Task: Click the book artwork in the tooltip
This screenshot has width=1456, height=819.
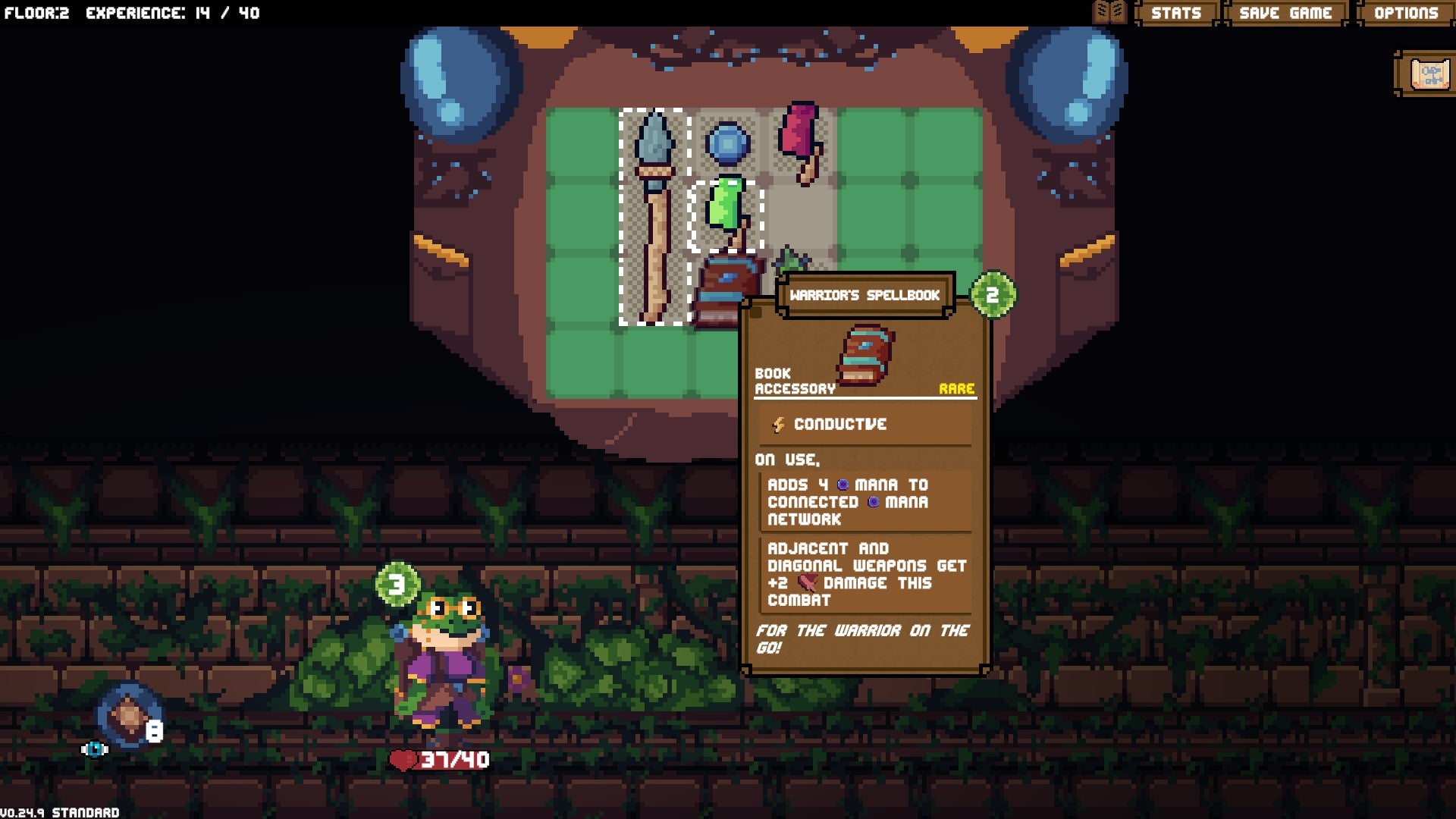Action: pyautogui.click(x=864, y=353)
